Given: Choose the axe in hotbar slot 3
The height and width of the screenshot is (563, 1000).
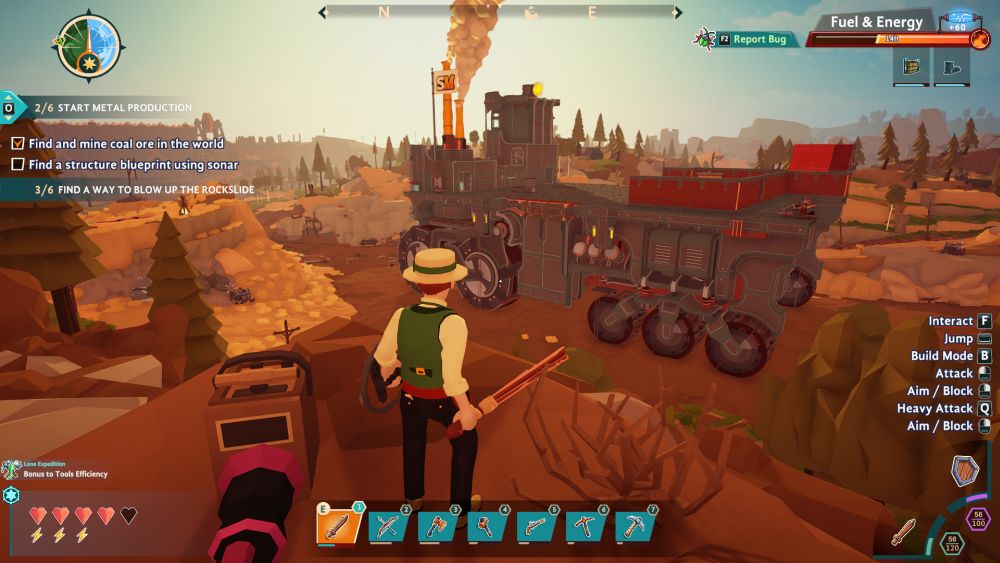Looking at the screenshot, I should click(437, 524).
